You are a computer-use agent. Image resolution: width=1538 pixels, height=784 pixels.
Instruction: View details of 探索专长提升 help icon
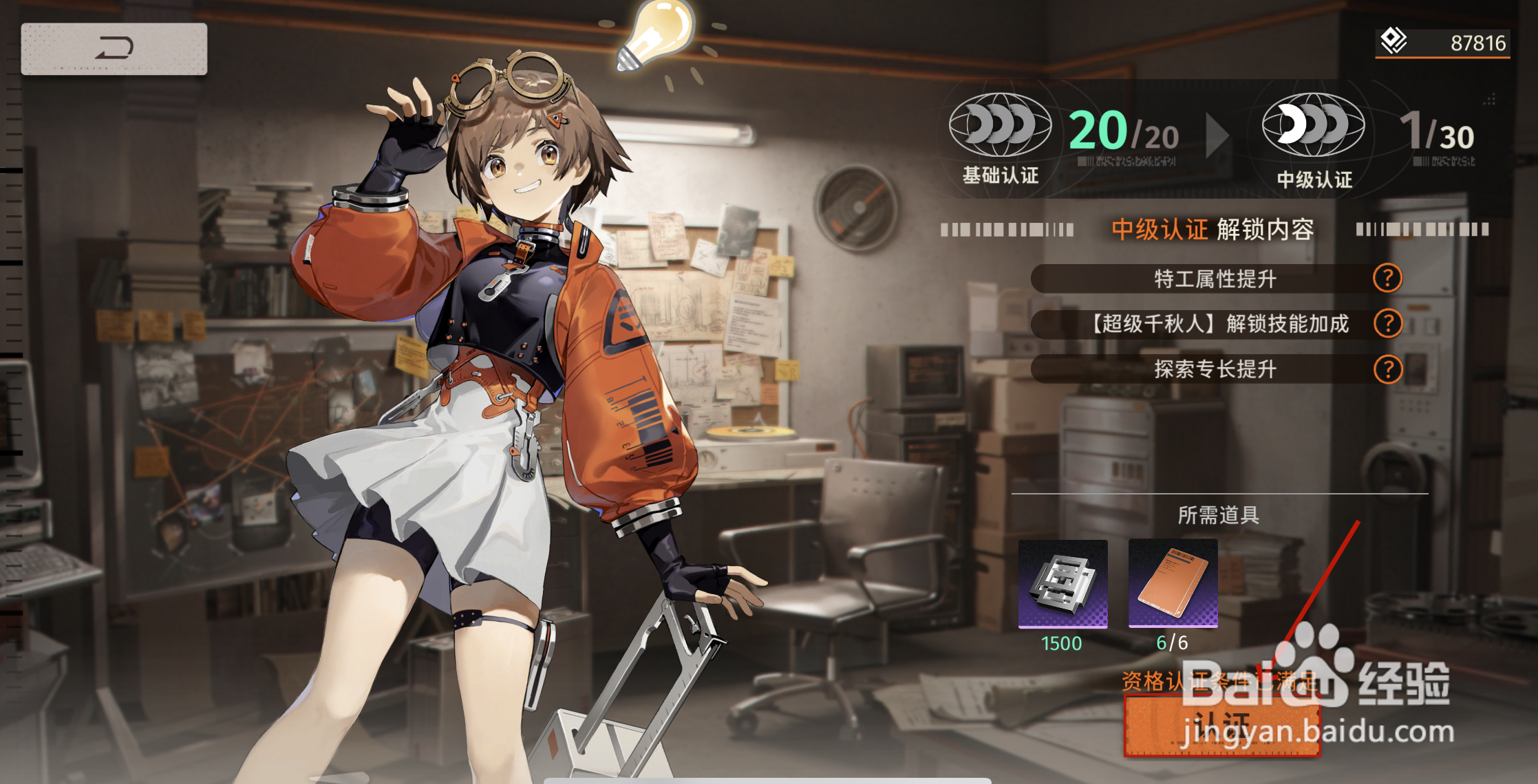(1387, 369)
